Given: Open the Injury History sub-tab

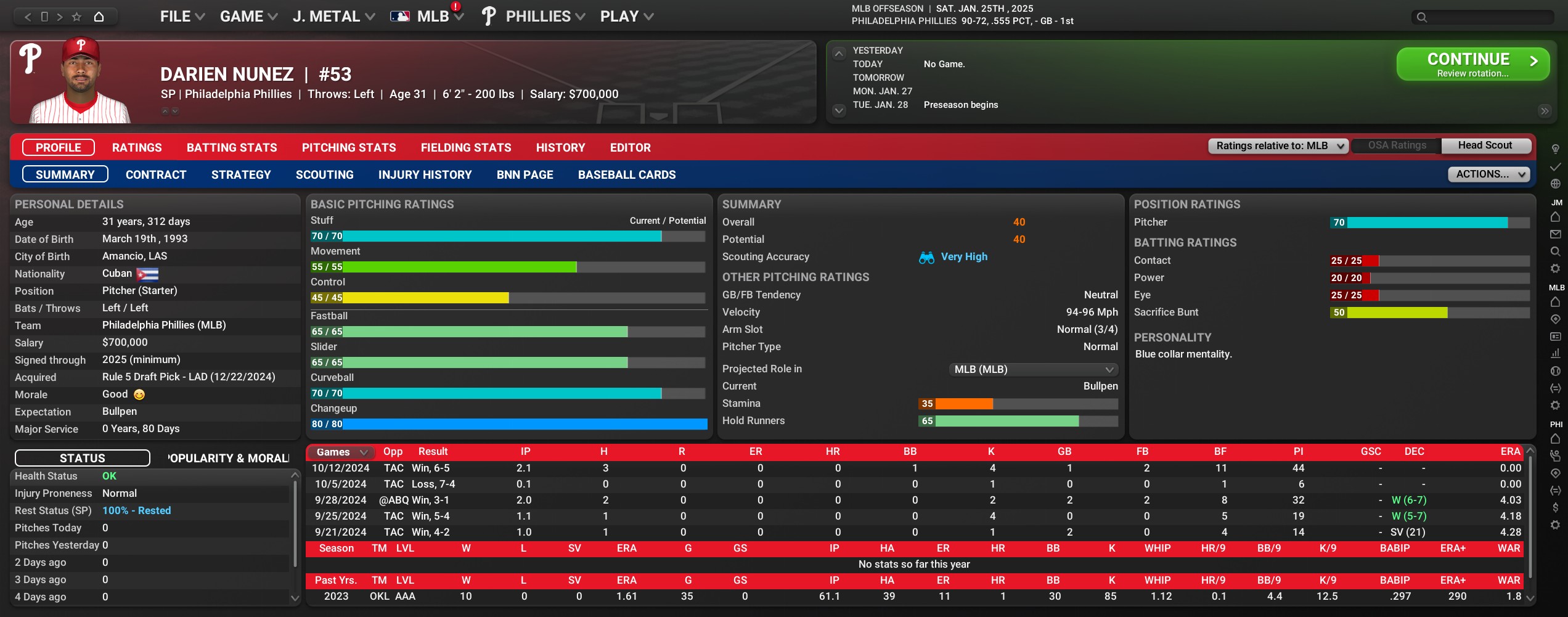Looking at the screenshot, I should click(x=425, y=175).
